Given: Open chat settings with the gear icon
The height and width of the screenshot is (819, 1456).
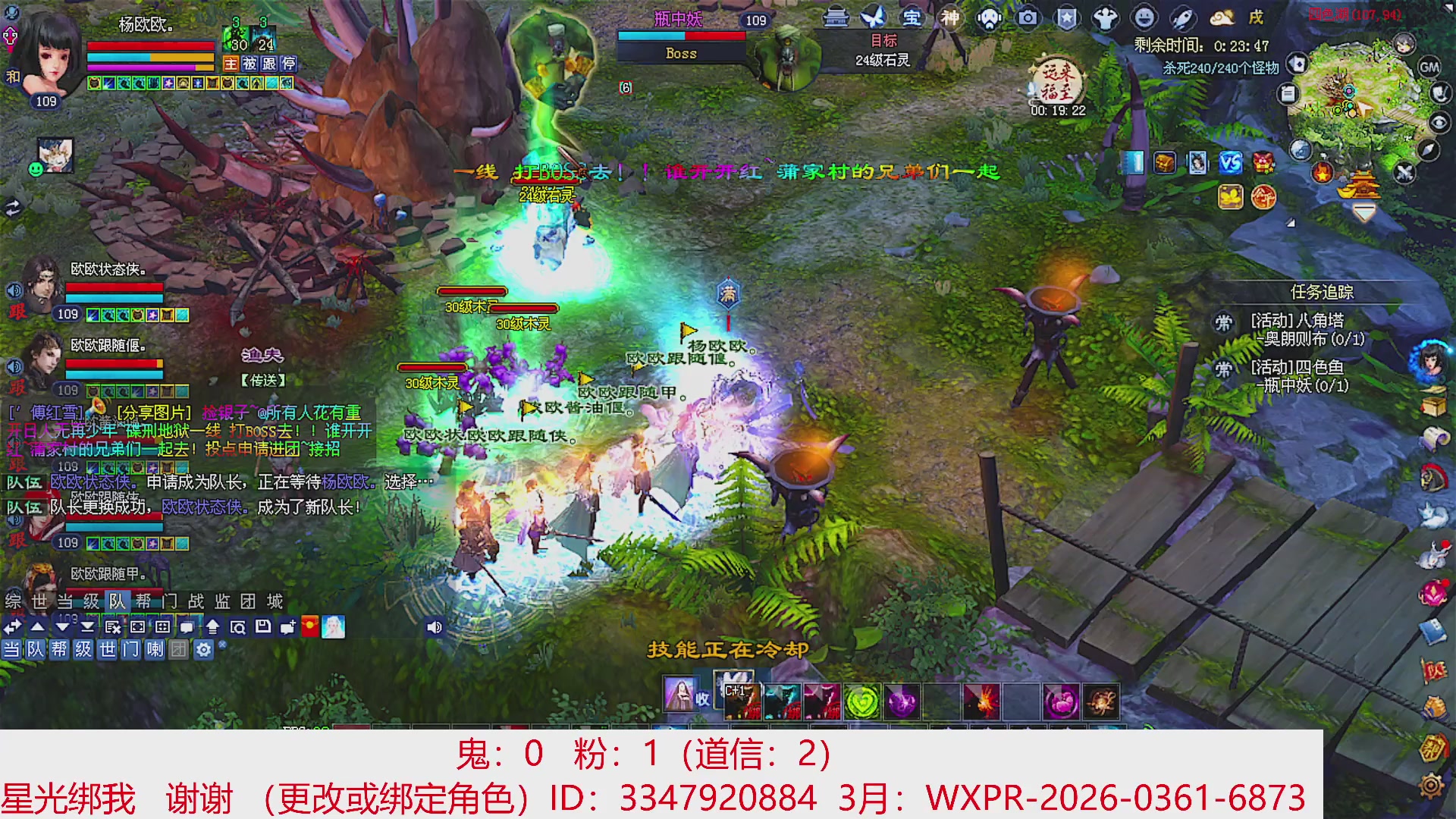Looking at the screenshot, I should 204,649.
